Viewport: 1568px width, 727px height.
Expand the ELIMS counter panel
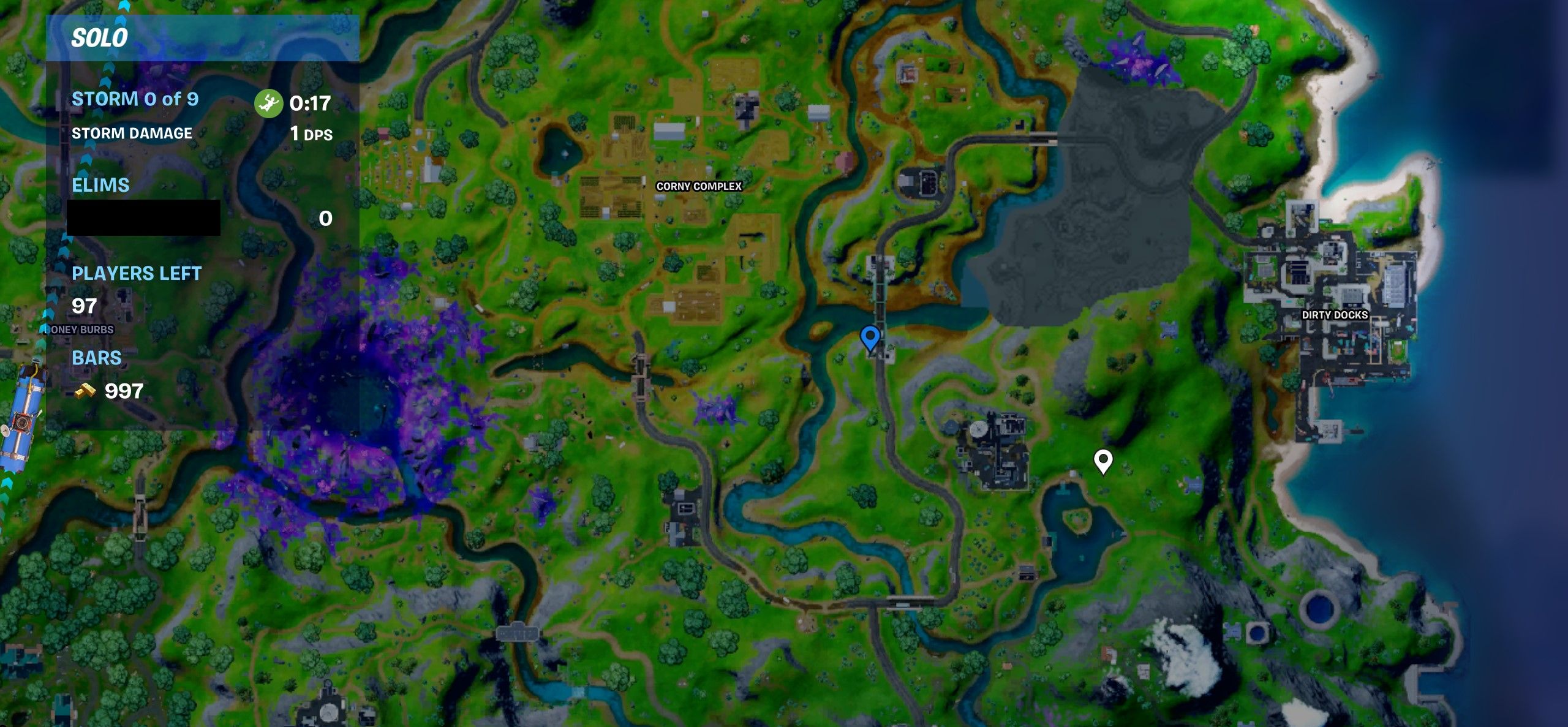[100, 186]
